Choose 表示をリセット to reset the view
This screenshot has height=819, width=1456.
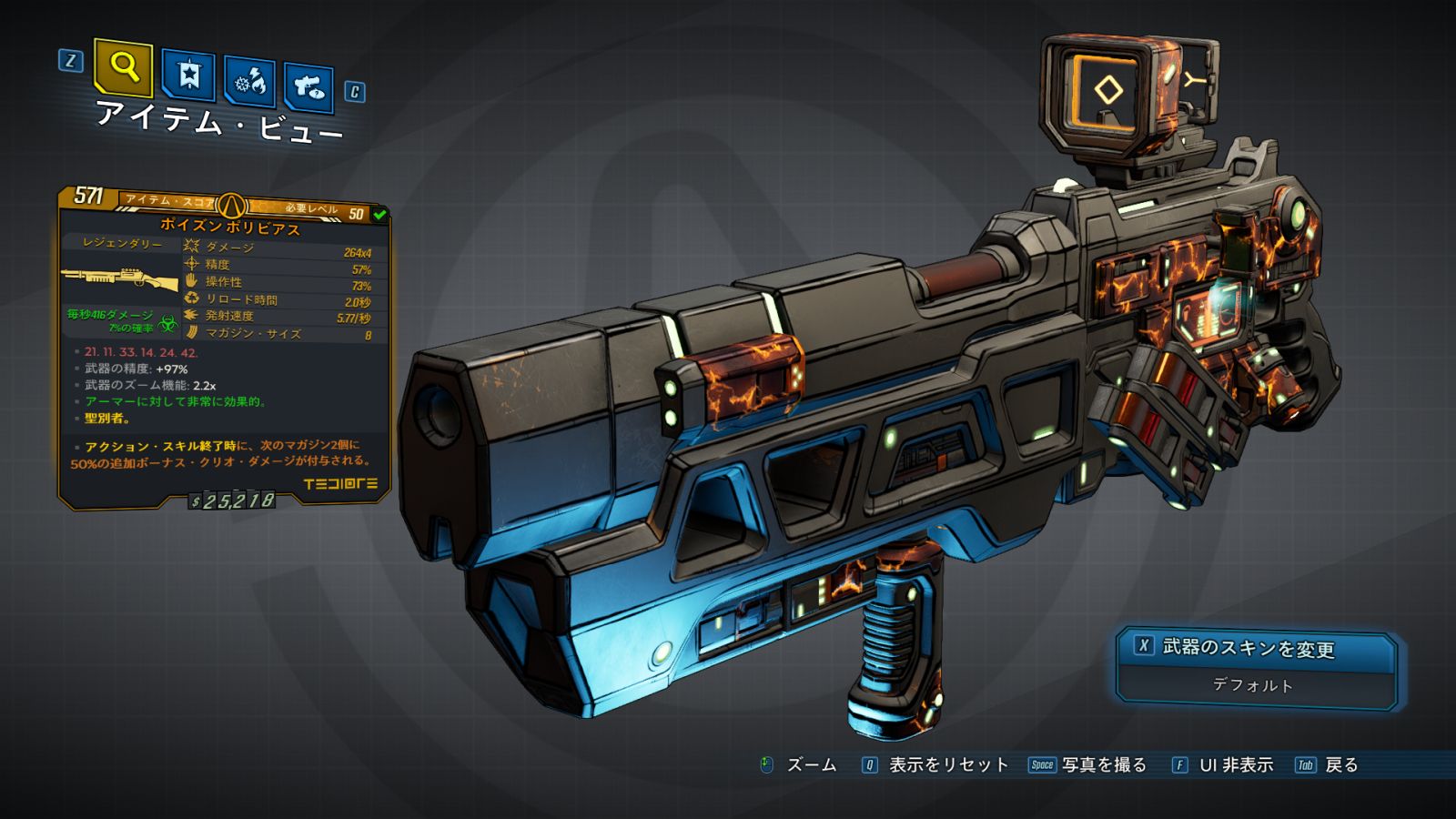tap(947, 765)
